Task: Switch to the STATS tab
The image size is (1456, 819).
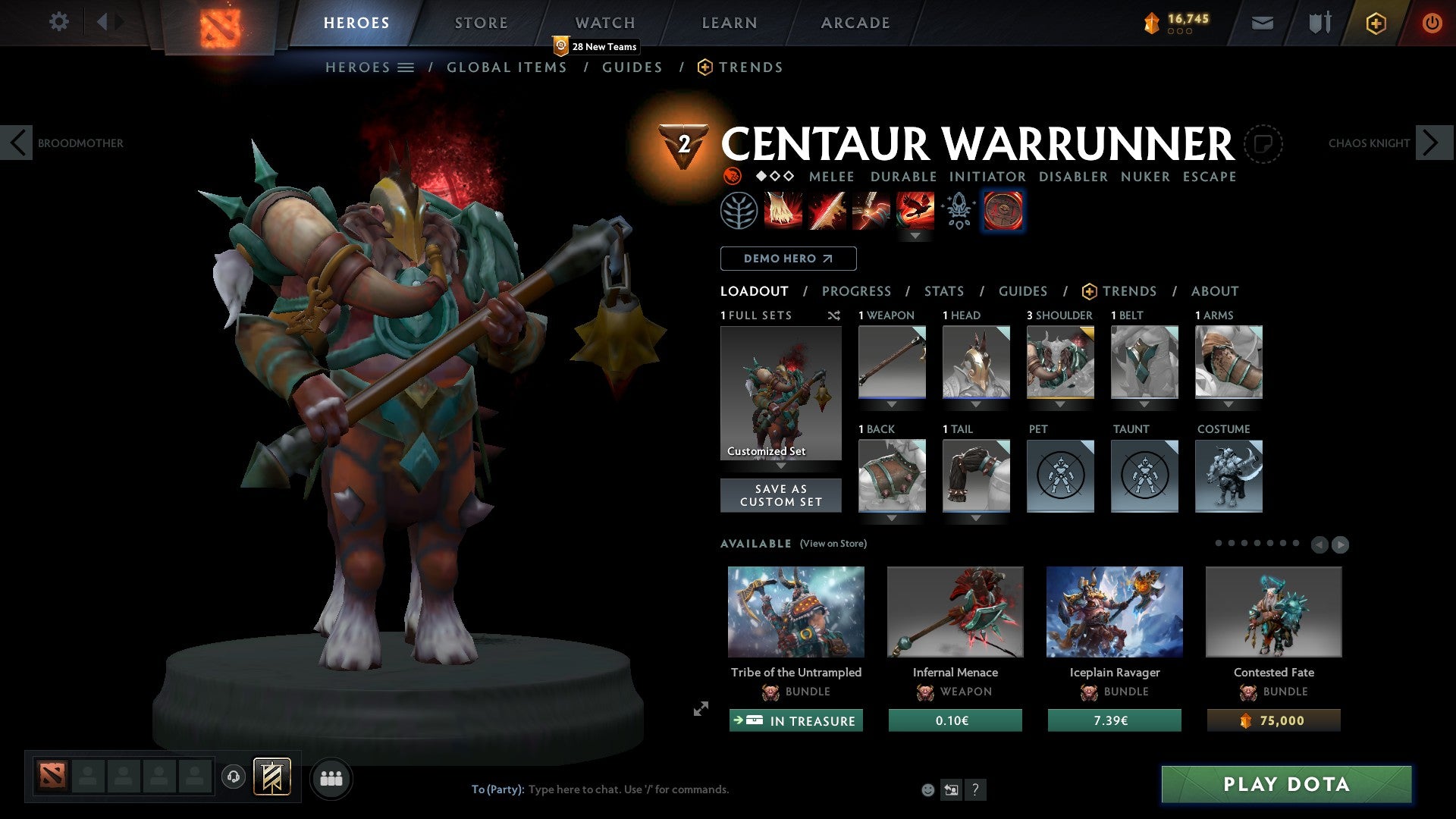Action: tap(943, 291)
